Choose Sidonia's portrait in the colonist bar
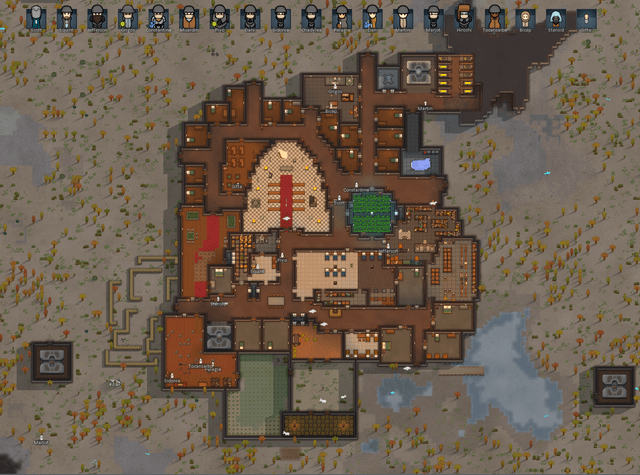640x475 pixels. click(x=280, y=18)
